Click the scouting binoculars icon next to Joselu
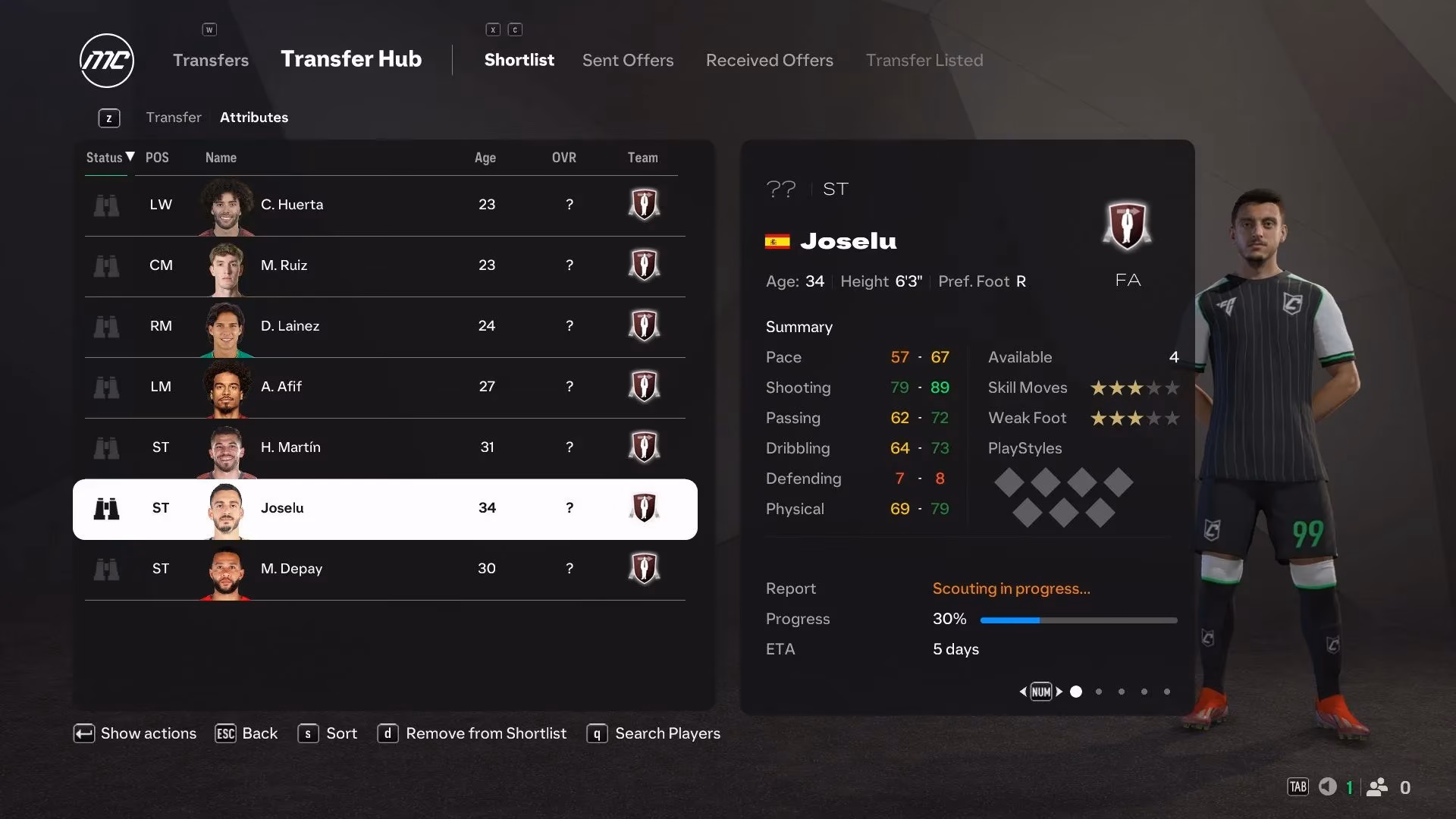1456x819 pixels. (108, 509)
